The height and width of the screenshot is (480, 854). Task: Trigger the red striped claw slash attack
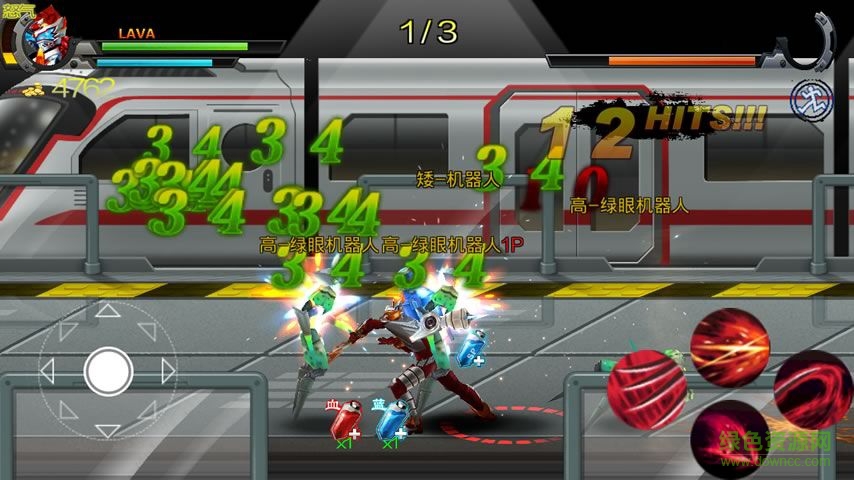point(646,388)
